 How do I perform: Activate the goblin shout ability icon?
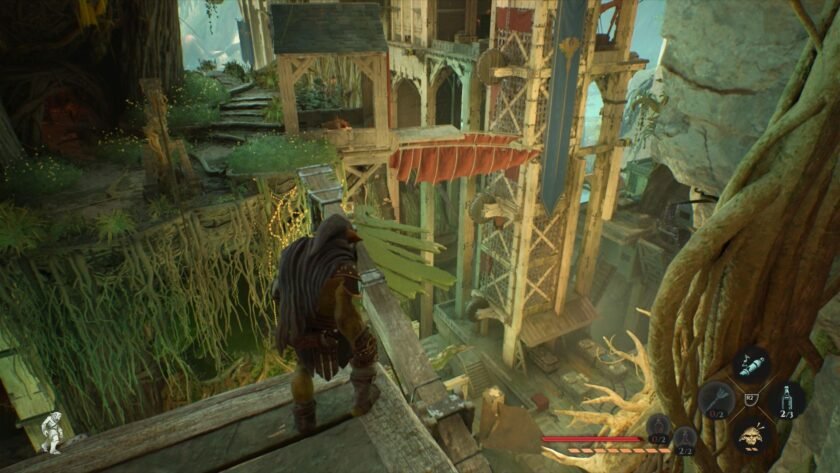[x=752, y=435]
